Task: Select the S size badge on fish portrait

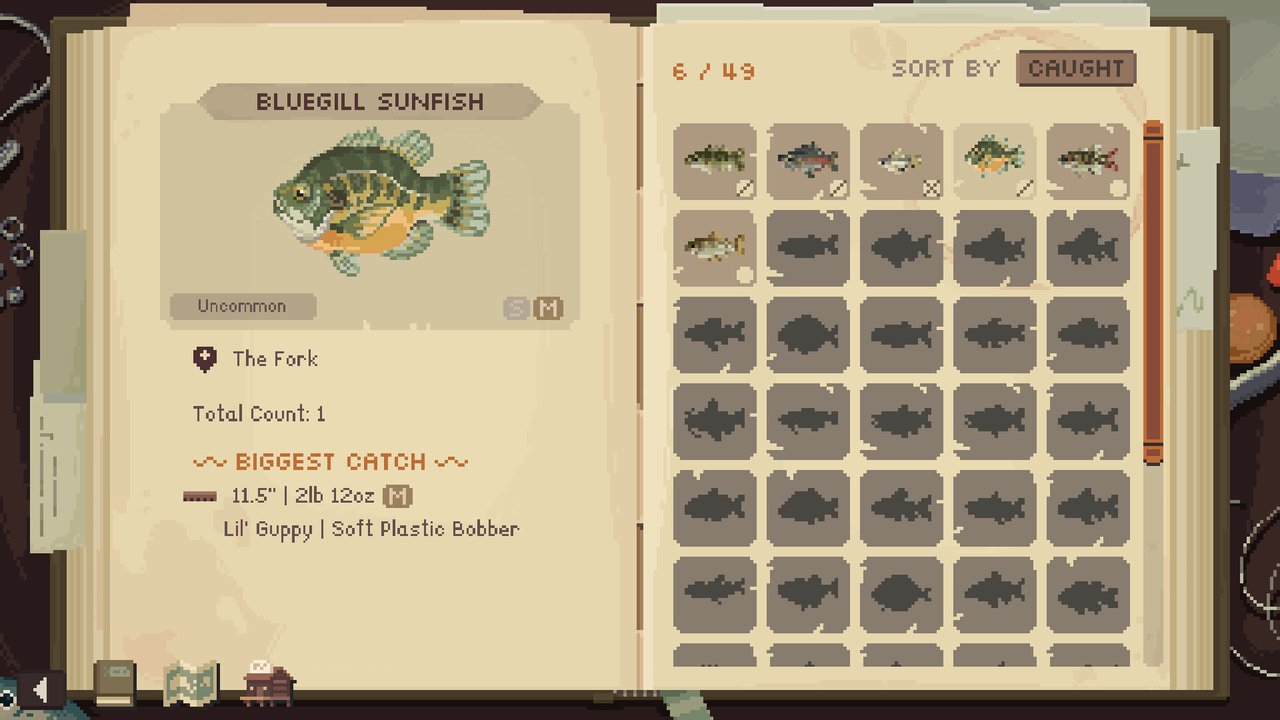Action: tap(516, 308)
